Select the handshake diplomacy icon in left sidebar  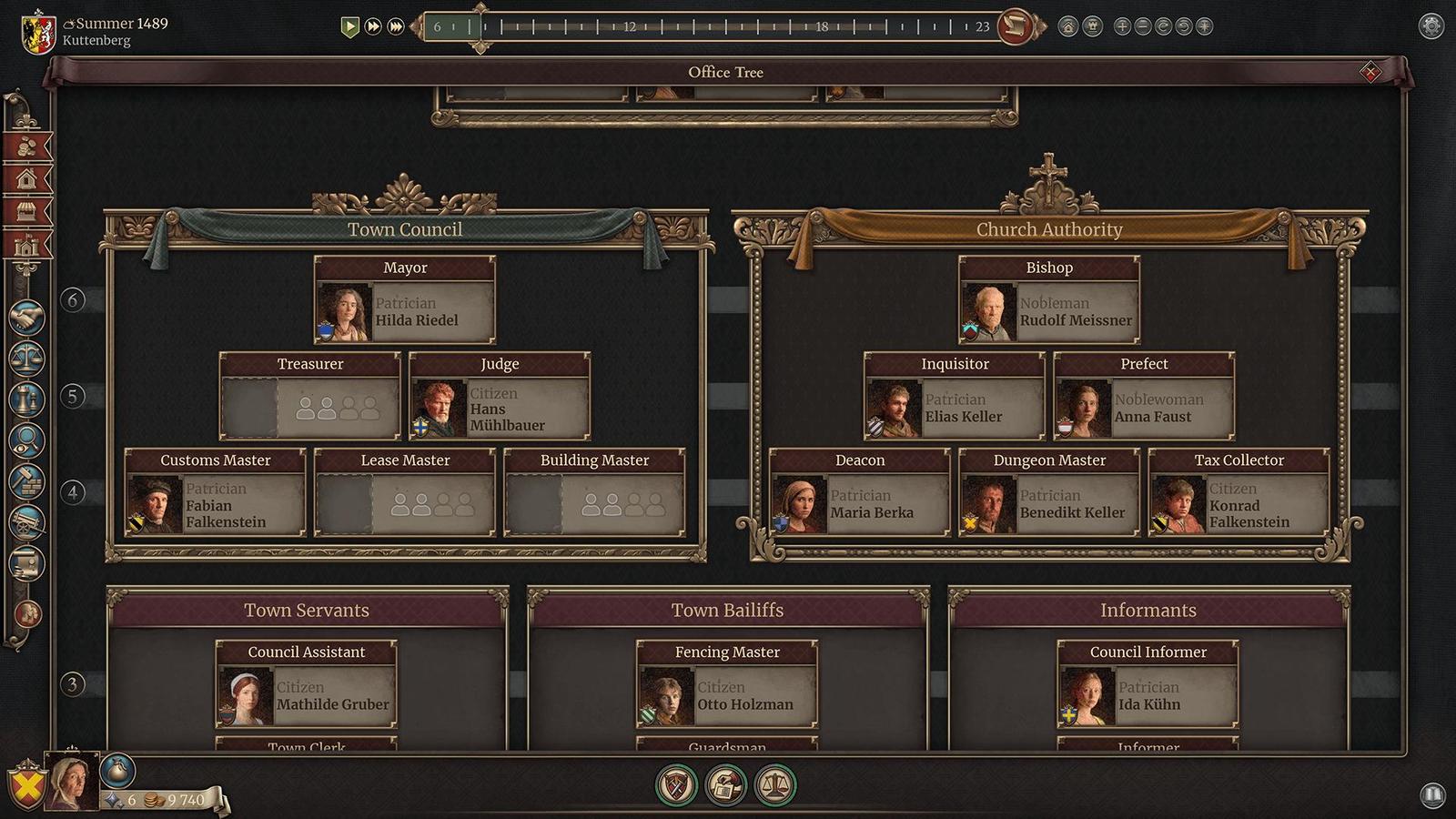pos(25,318)
